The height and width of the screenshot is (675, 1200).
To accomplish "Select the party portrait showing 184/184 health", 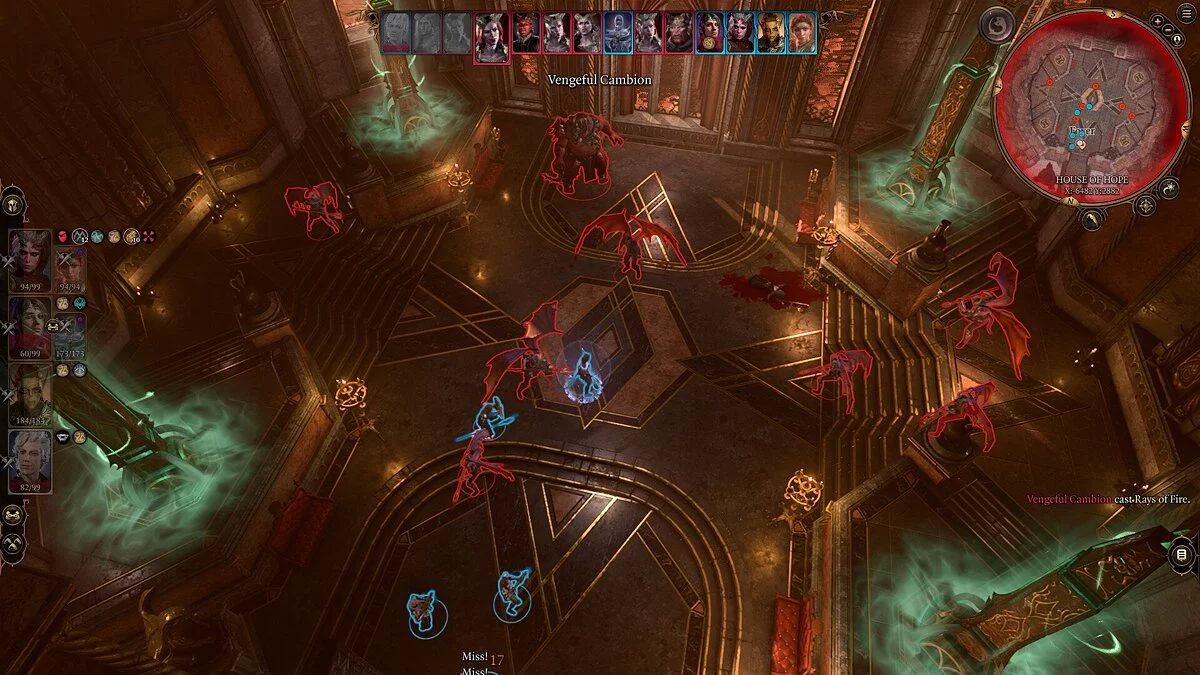I will tap(30, 392).
